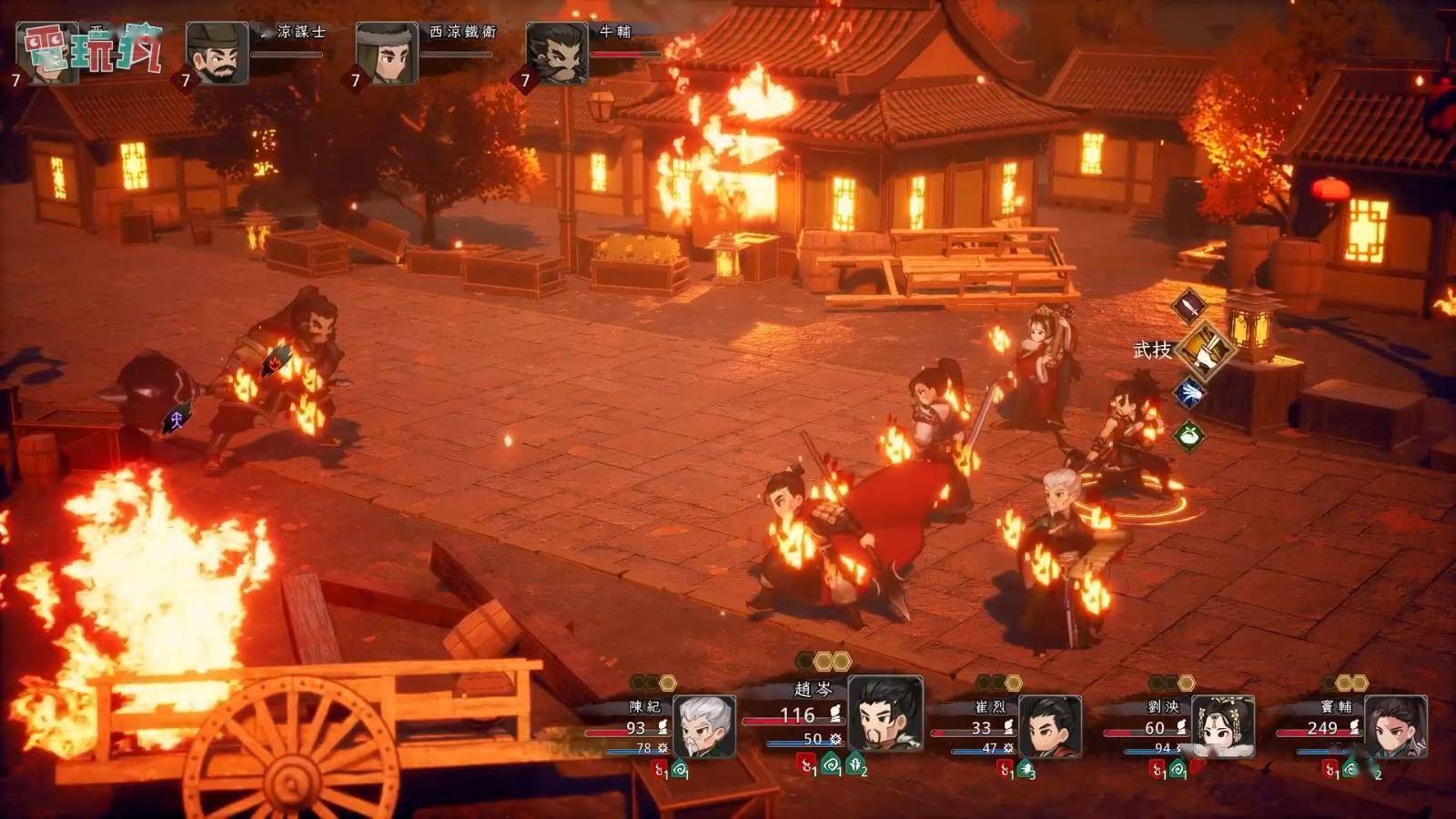The width and height of the screenshot is (1456, 819).
Task: Select 劉決's party portrait
Action: click(x=1222, y=726)
